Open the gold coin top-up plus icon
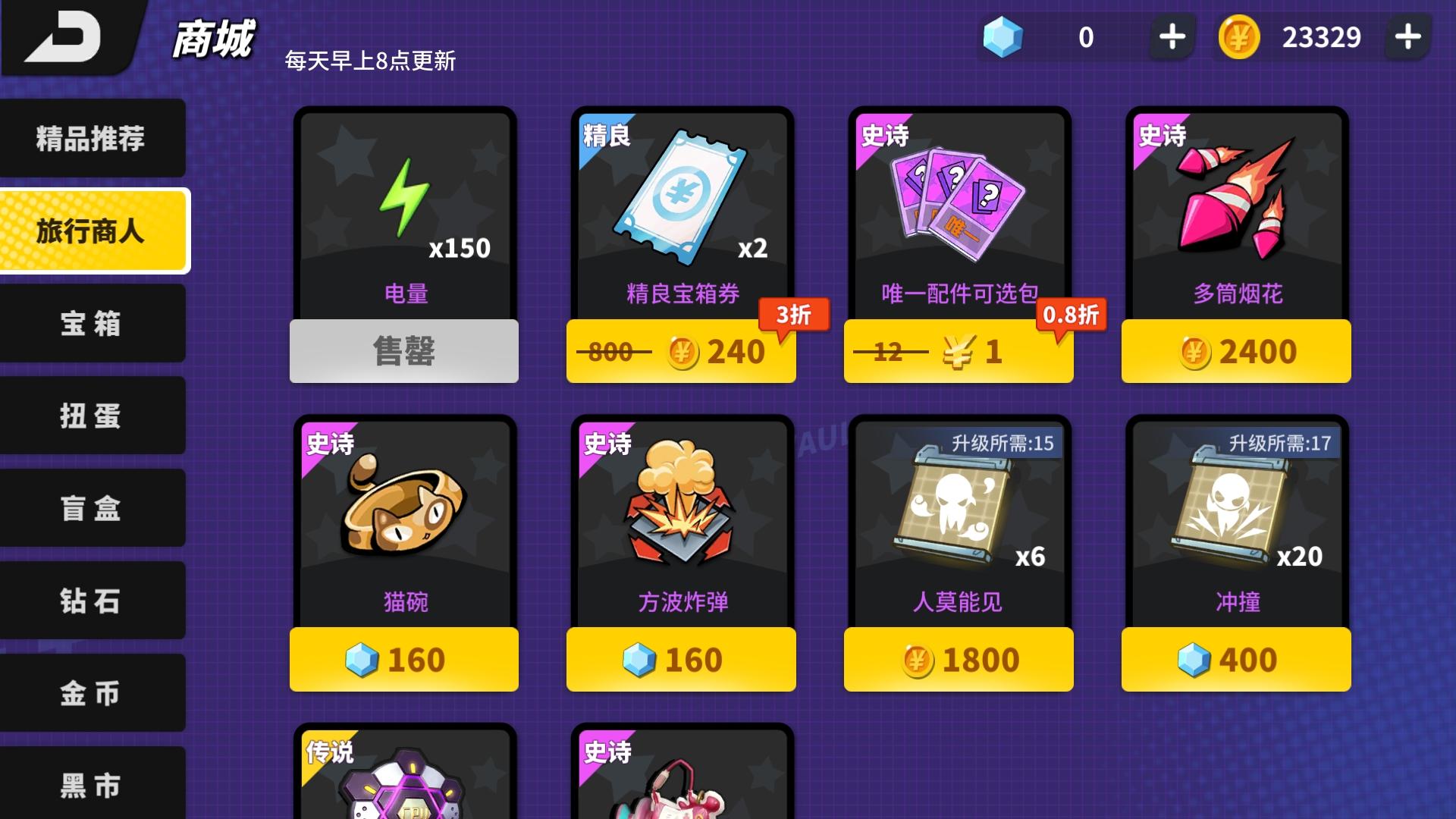The width and height of the screenshot is (1456, 819). (1409, 36)
